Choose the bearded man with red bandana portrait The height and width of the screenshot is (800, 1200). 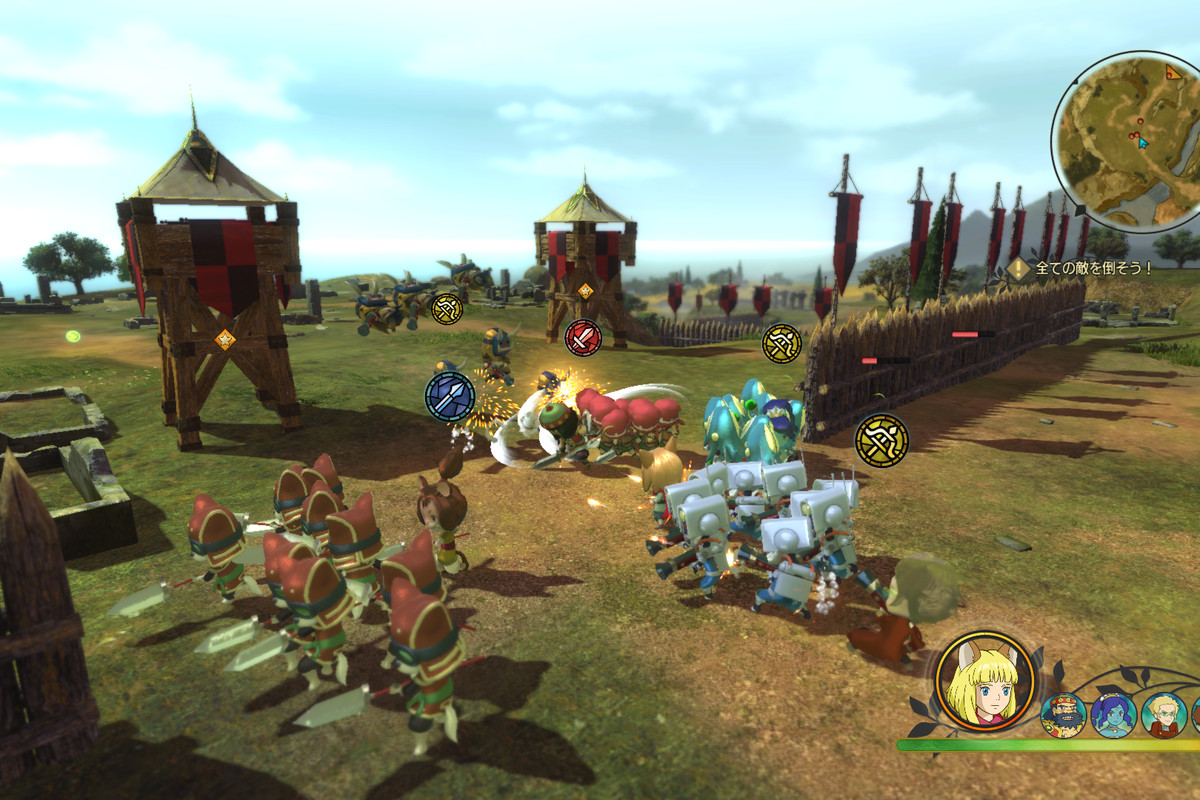1063,715
